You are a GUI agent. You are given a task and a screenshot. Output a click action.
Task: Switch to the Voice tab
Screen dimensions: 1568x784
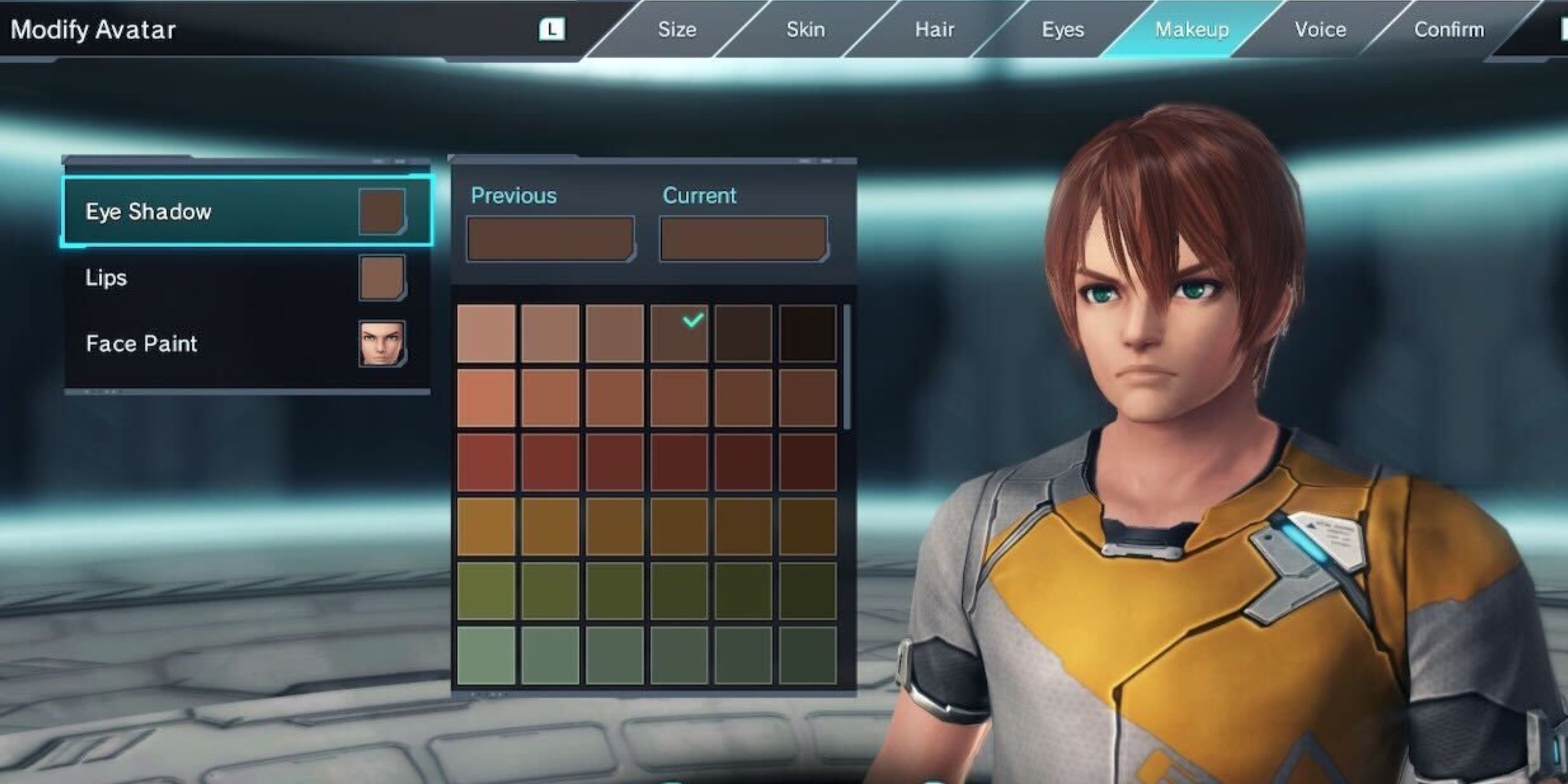(x=1320, y=30)
